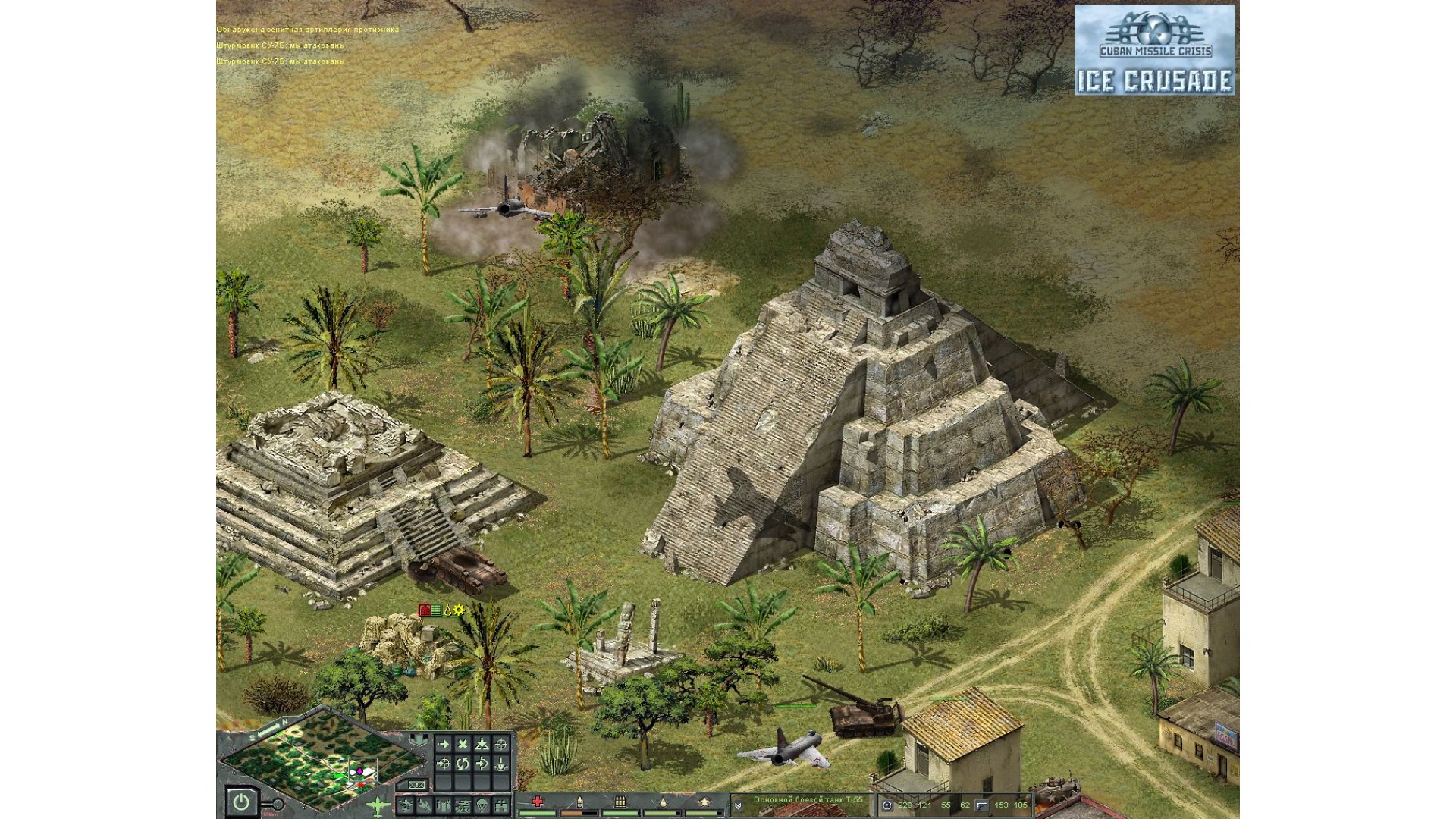1456x819 pixels.
Task: Select the unit status icons above tank
Action: point(441,610)
